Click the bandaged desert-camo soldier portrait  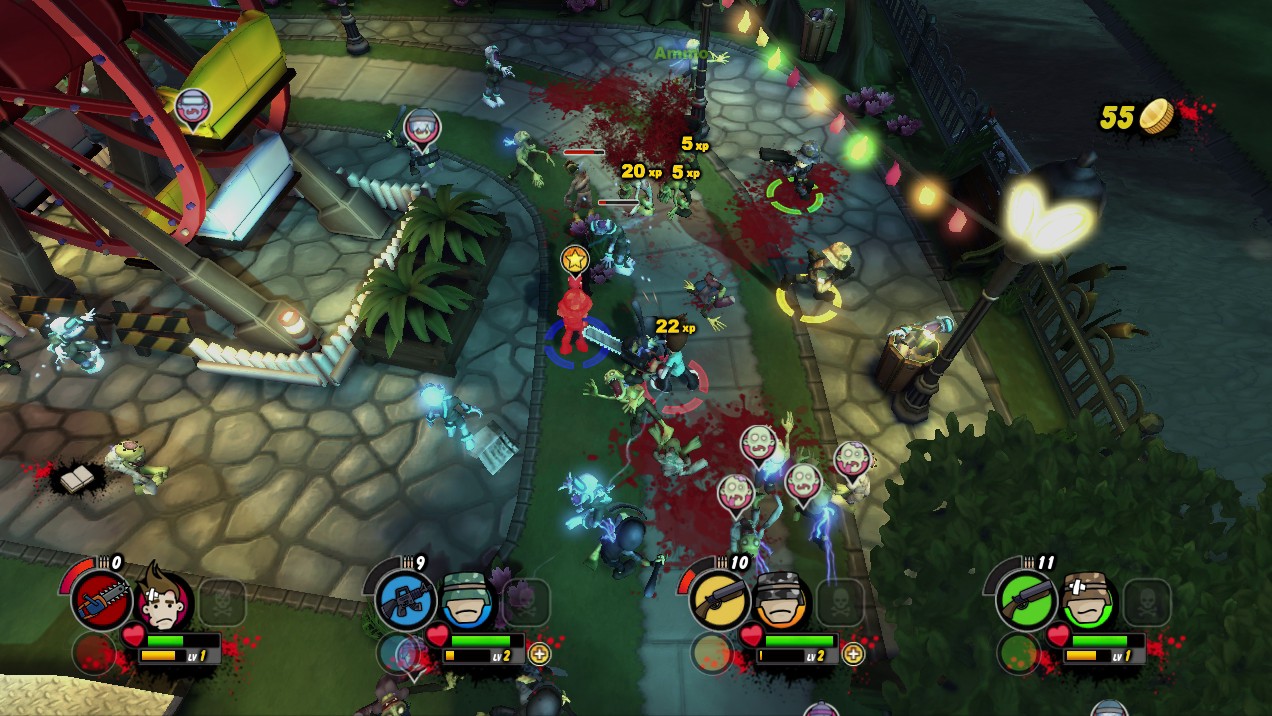point(1086,600)
